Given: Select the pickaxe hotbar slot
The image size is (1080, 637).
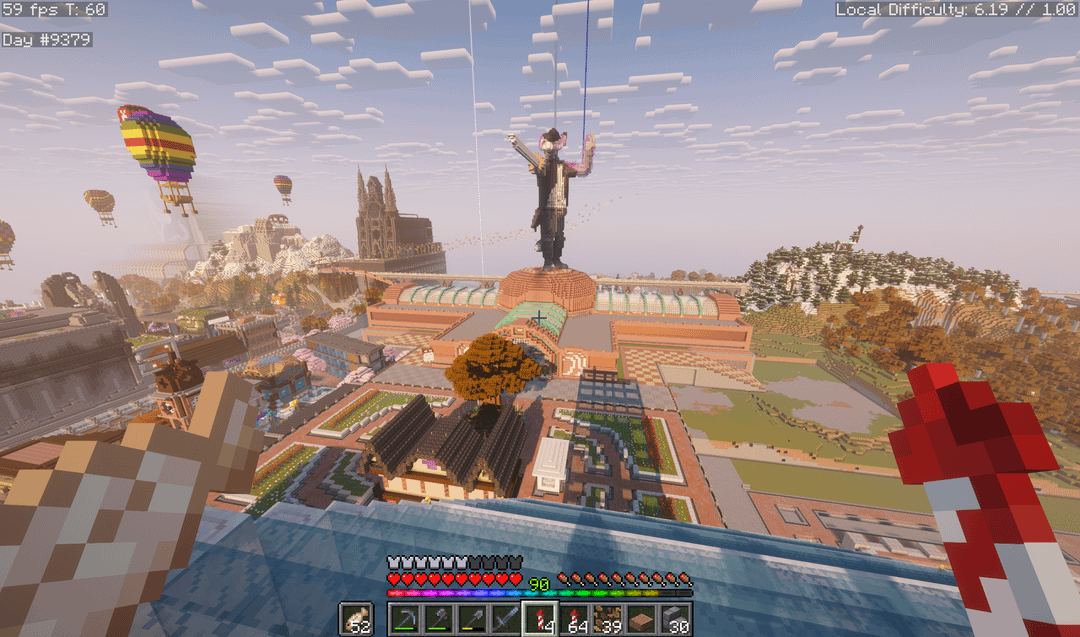Looking at the screenshot, I should coord(404,619).
